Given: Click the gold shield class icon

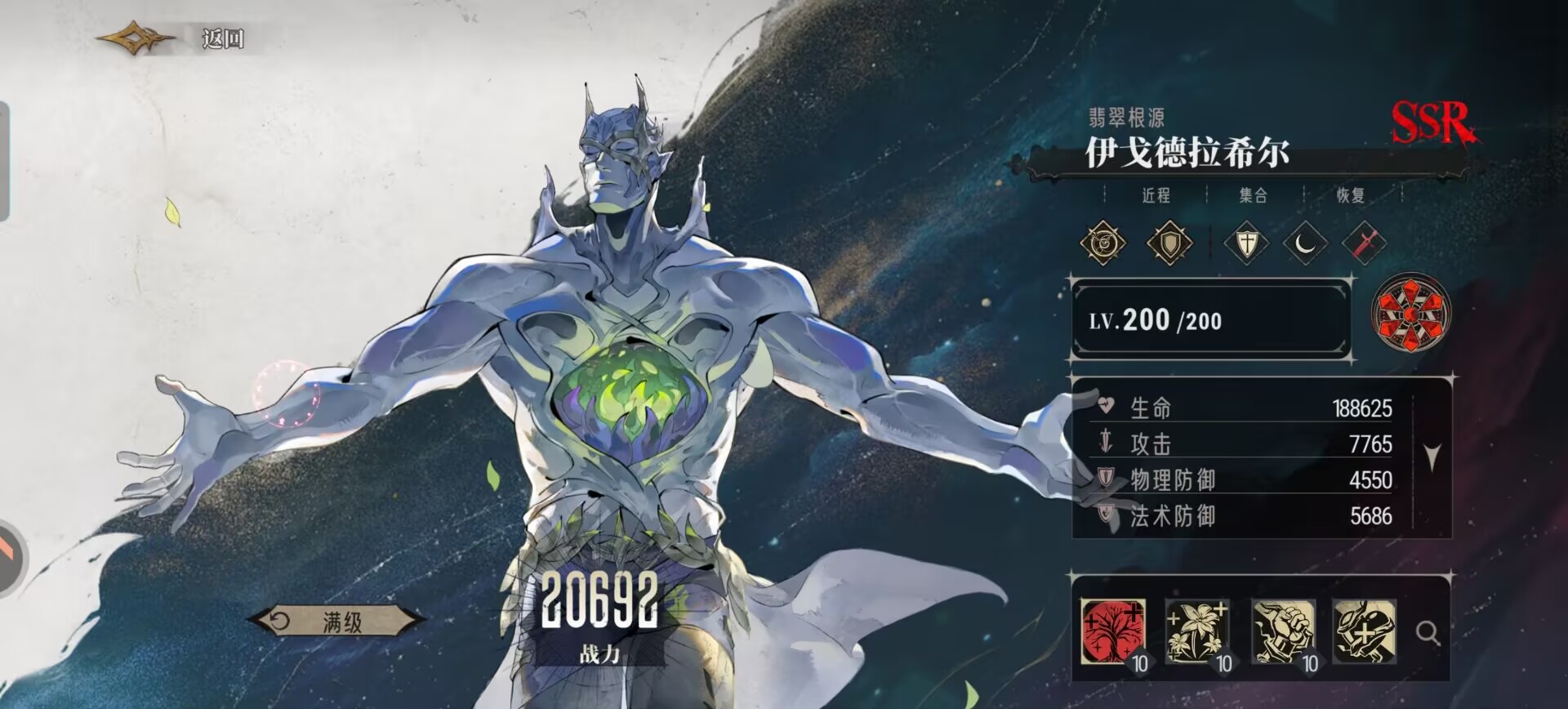Looking at the screenshot, I should (x=1169, y=243).
